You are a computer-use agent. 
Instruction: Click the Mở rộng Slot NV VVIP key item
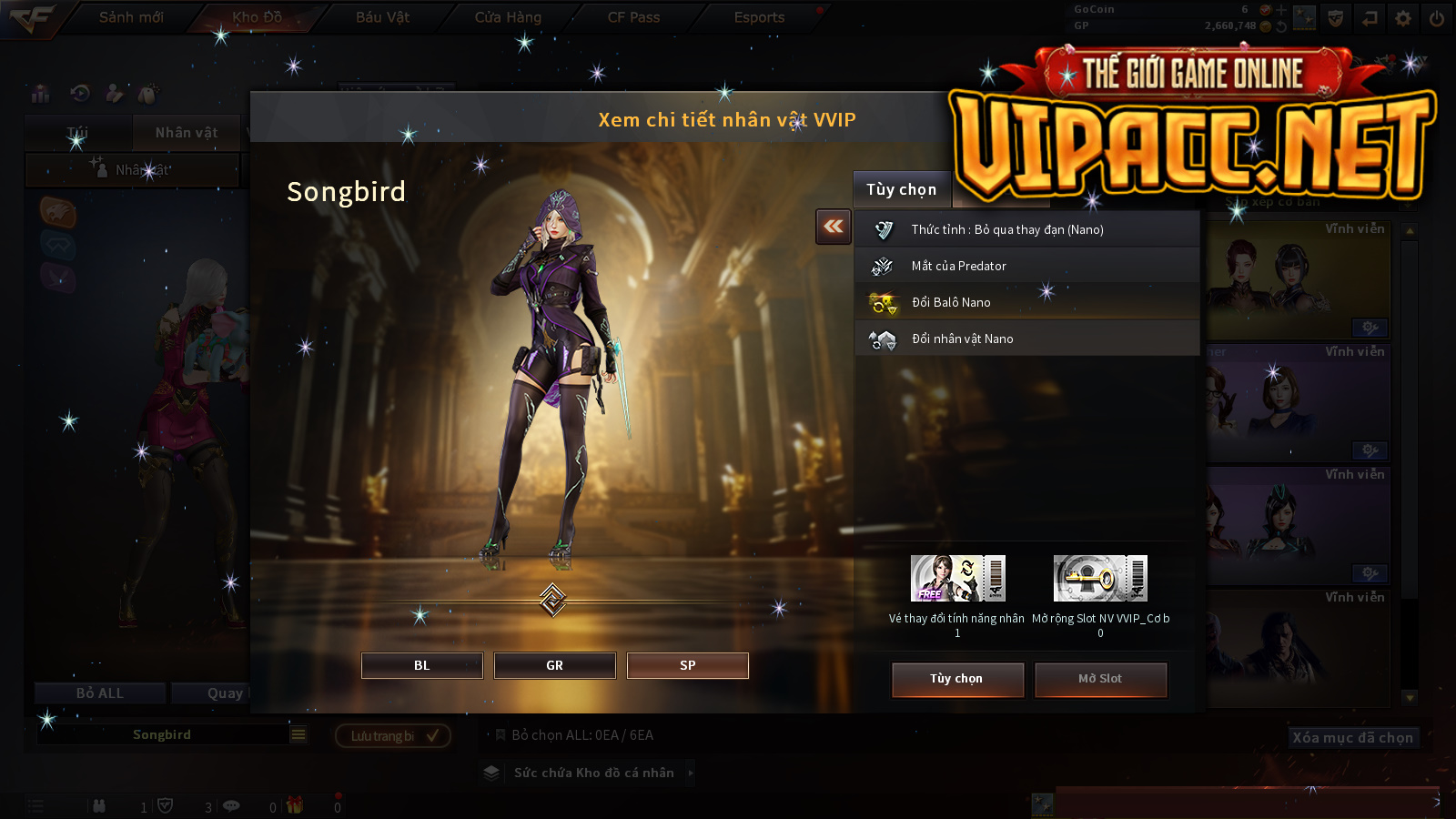coord(1100,579)
